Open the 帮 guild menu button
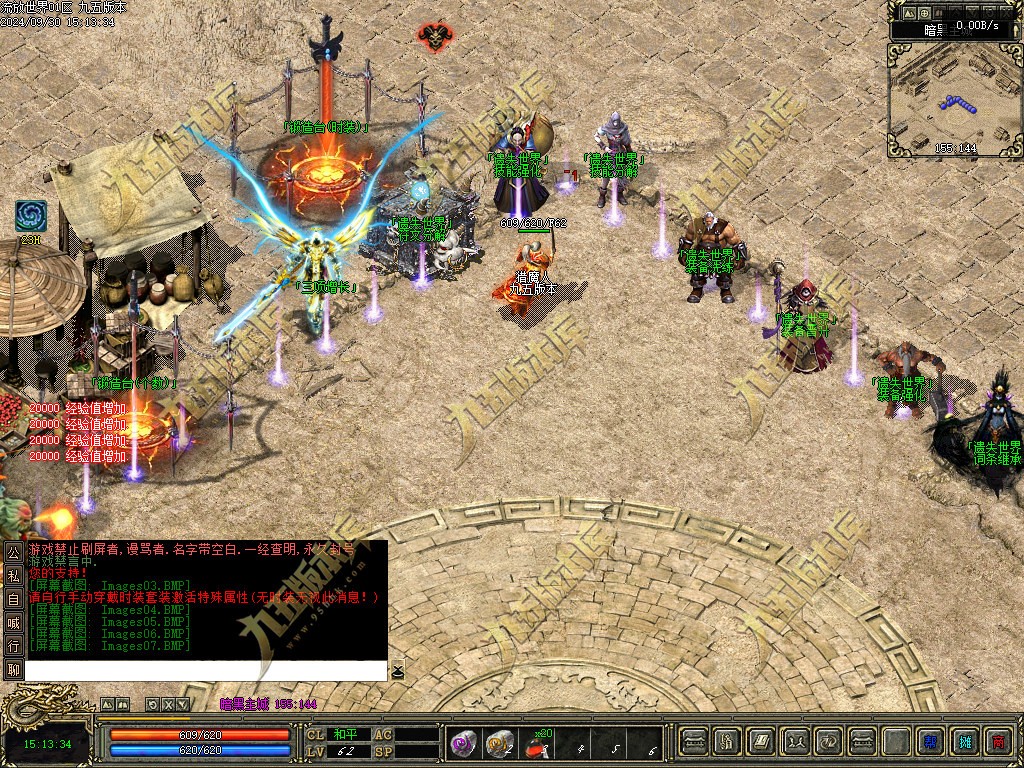The height and width of the screenshot is (768, 1024). (931, 741)
